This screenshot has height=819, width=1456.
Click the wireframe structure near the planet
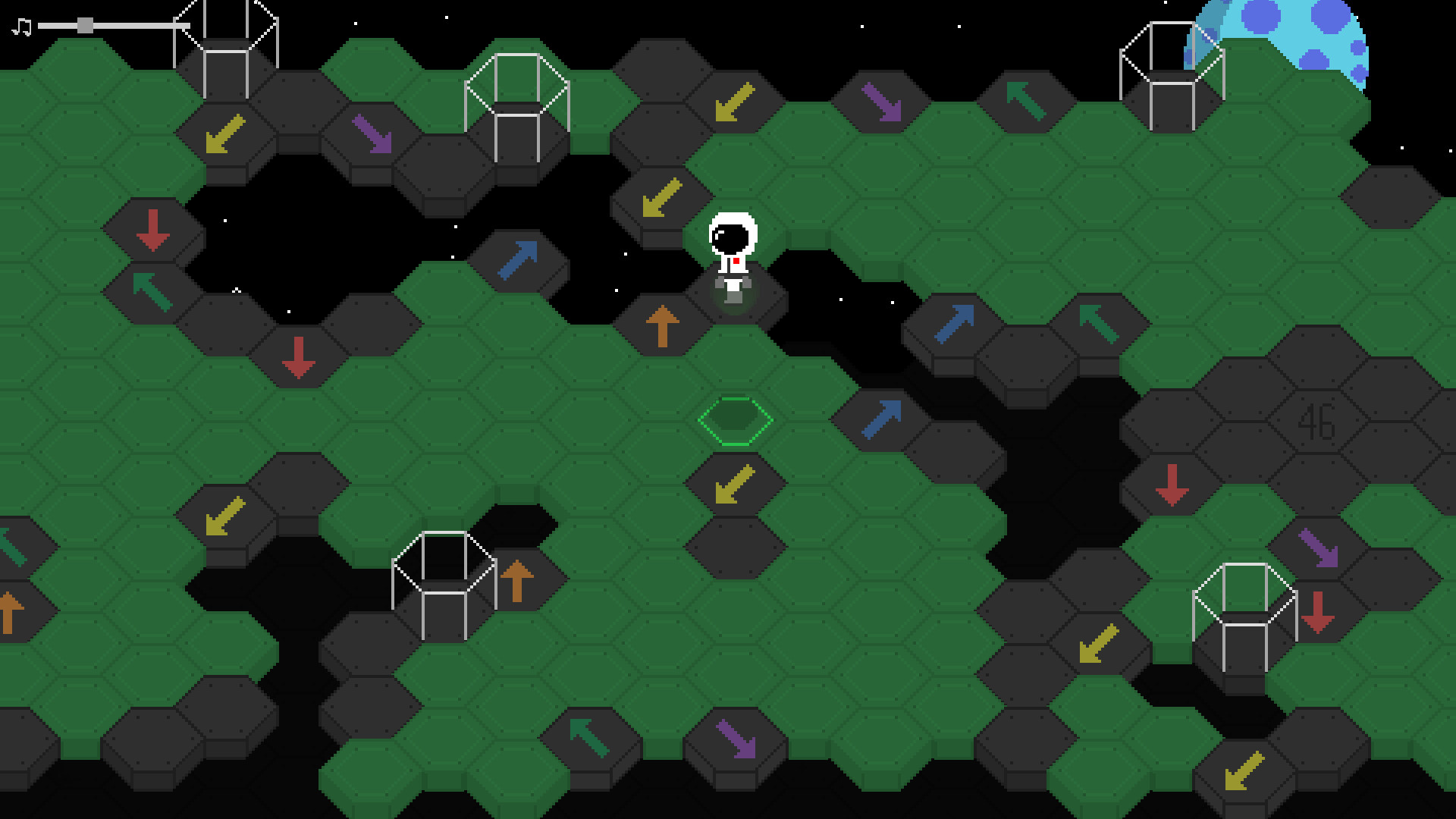pos(1172,76)
